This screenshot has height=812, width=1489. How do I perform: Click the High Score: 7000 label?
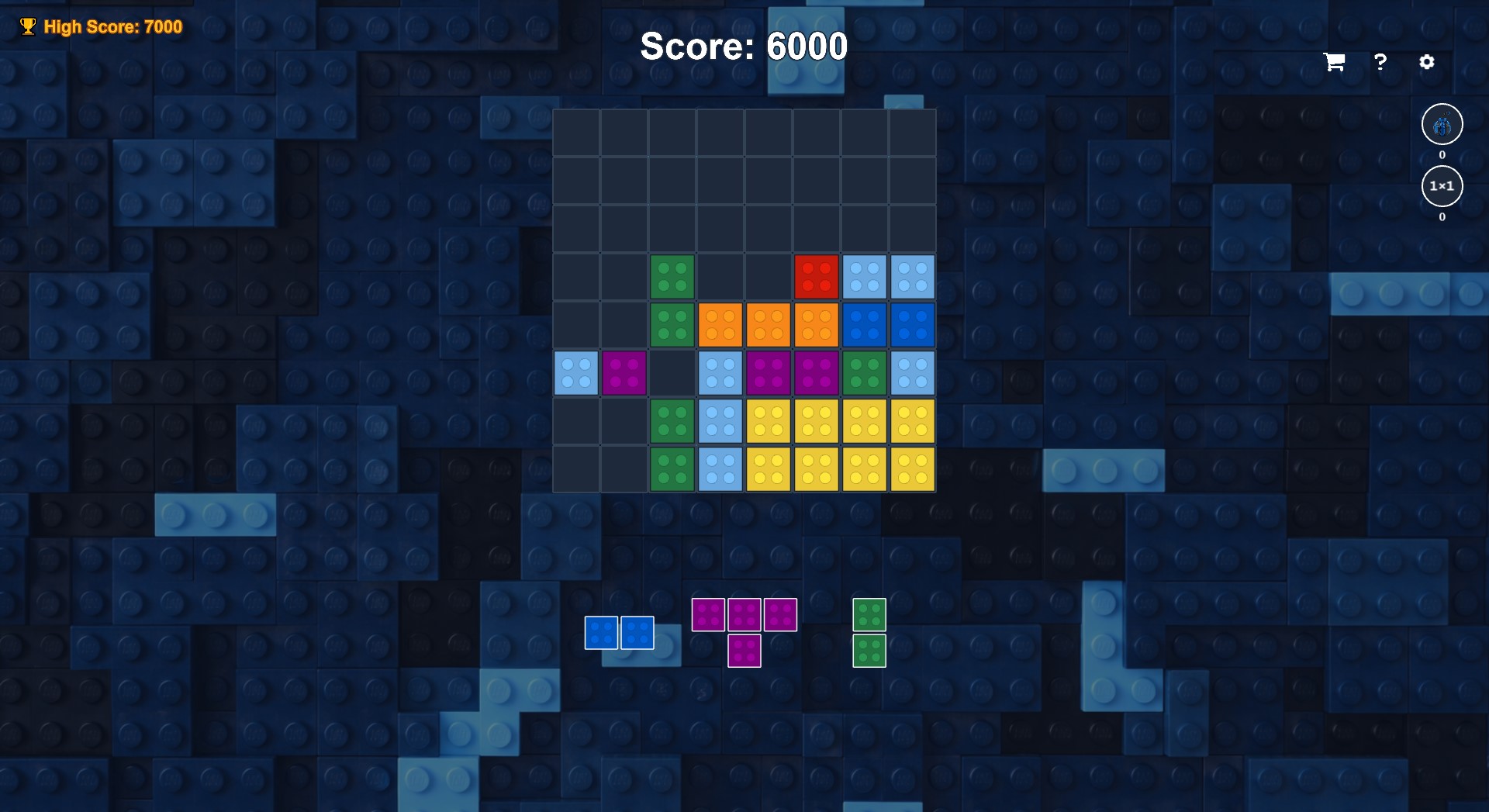112,26
